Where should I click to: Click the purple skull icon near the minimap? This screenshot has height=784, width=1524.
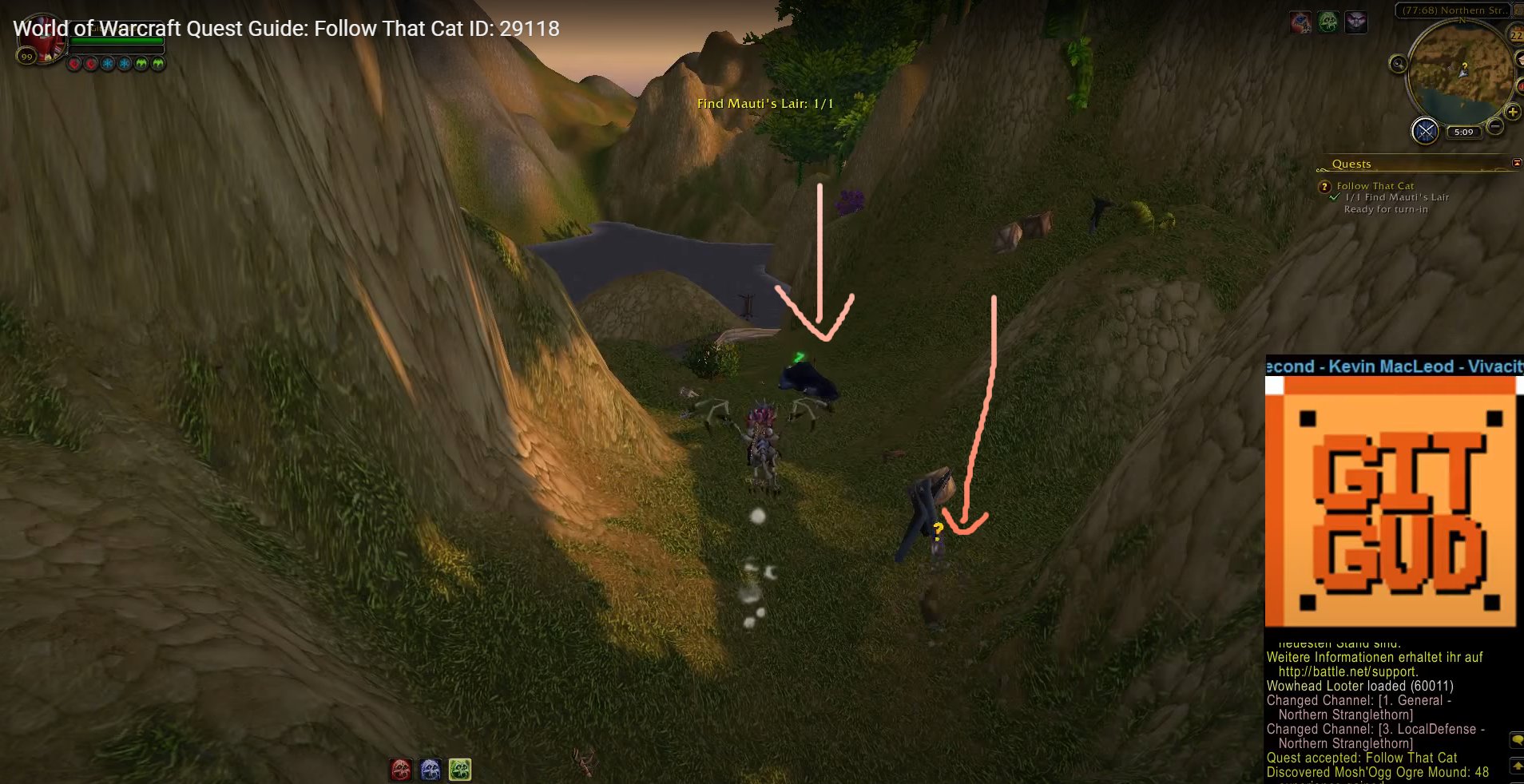(1356, 22)
